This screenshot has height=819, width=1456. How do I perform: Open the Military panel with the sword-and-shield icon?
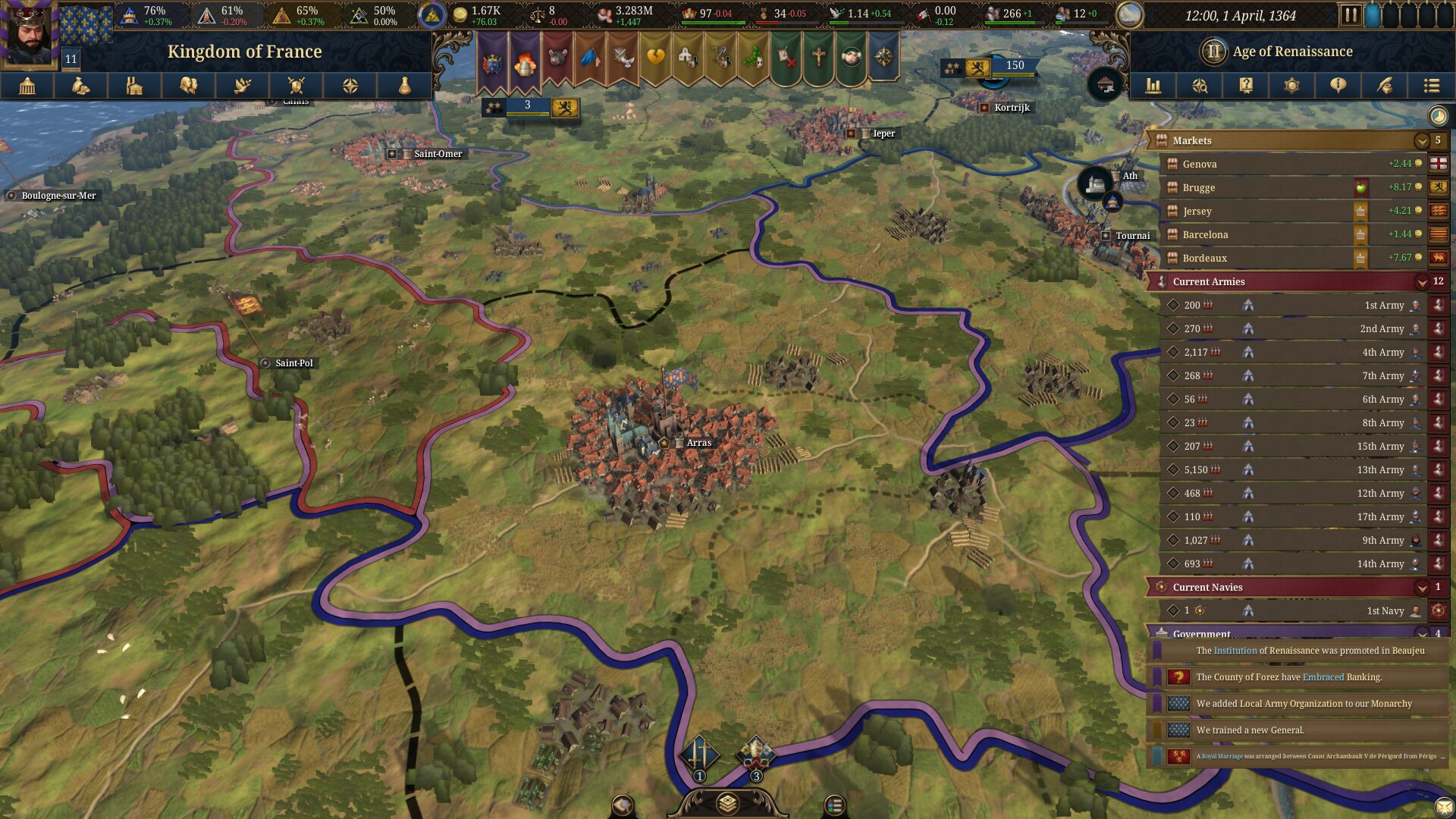[295, 86]
